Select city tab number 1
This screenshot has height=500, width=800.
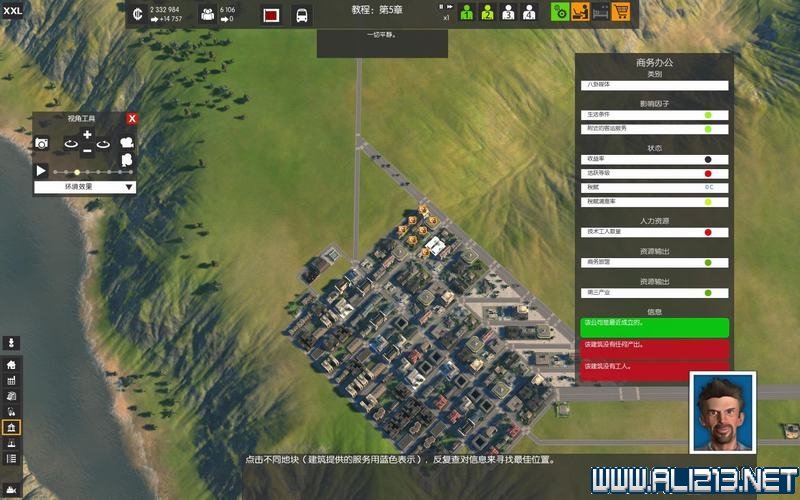click(466, 12)
